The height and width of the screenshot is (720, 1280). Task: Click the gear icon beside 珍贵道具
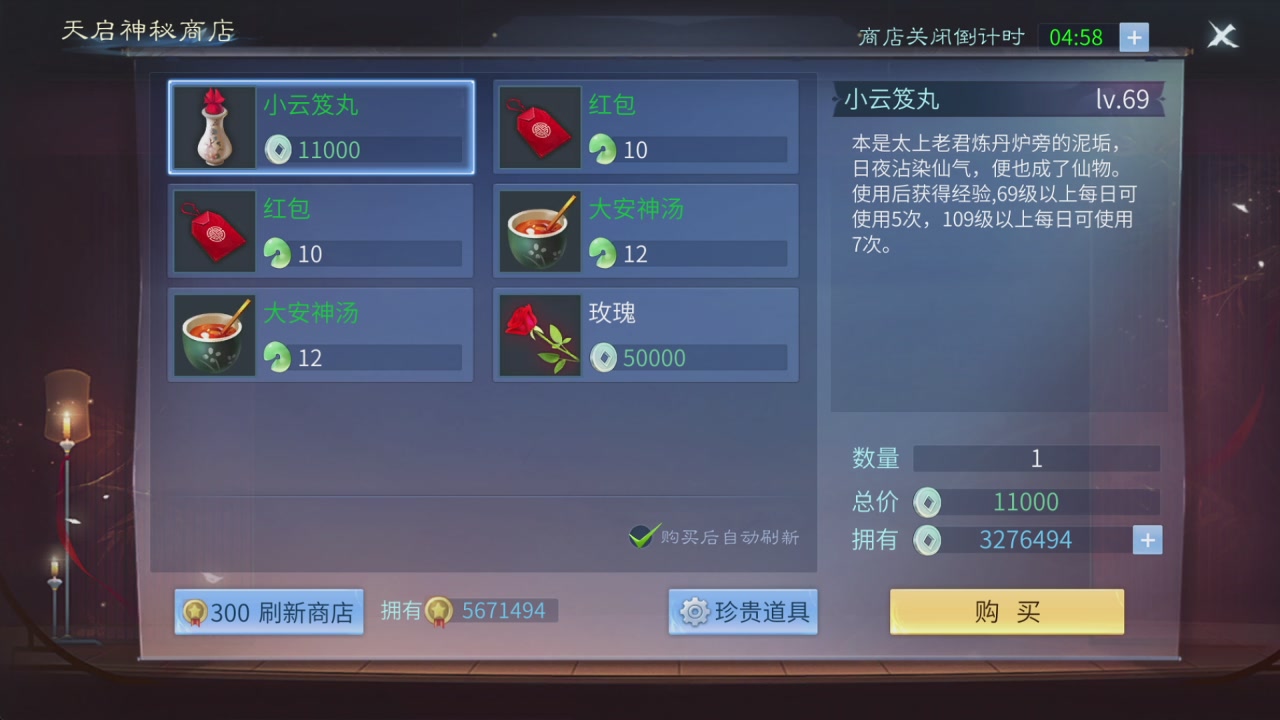(689, 613)
